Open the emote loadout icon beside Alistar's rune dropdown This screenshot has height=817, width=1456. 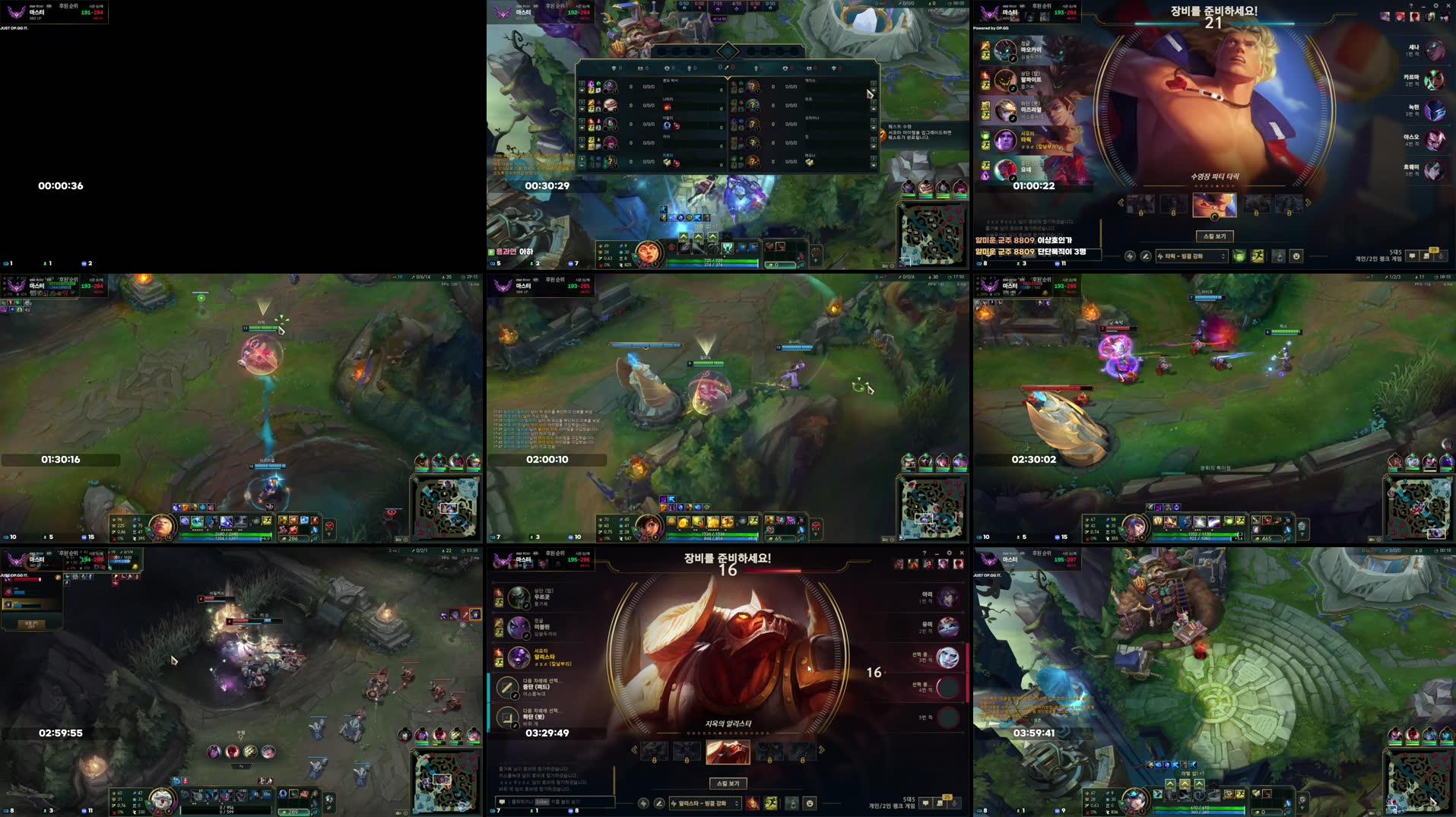[810, 803]
